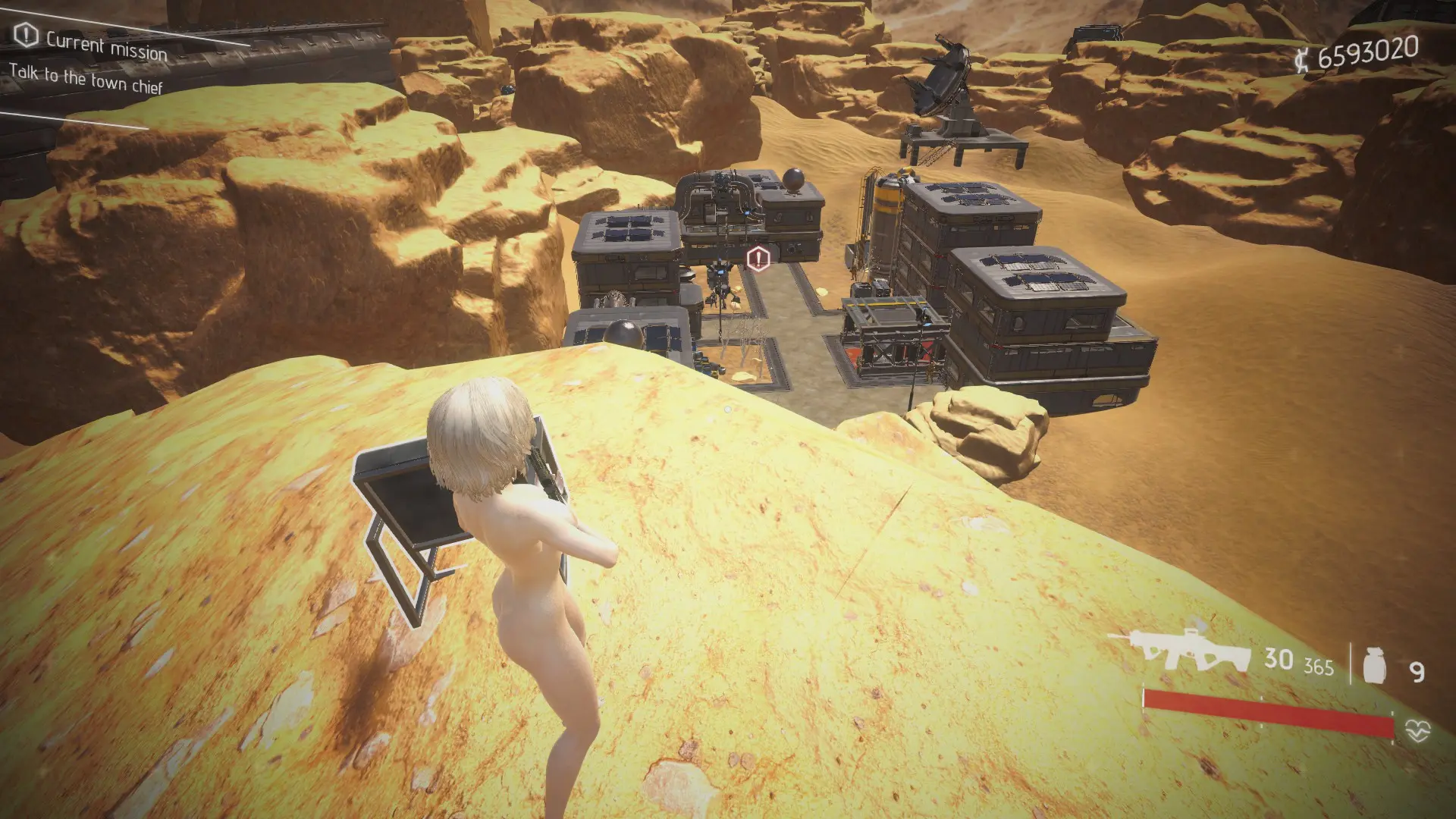Click the red quest objective marker
Screen dimensions: 1456x819
(758, 259)
